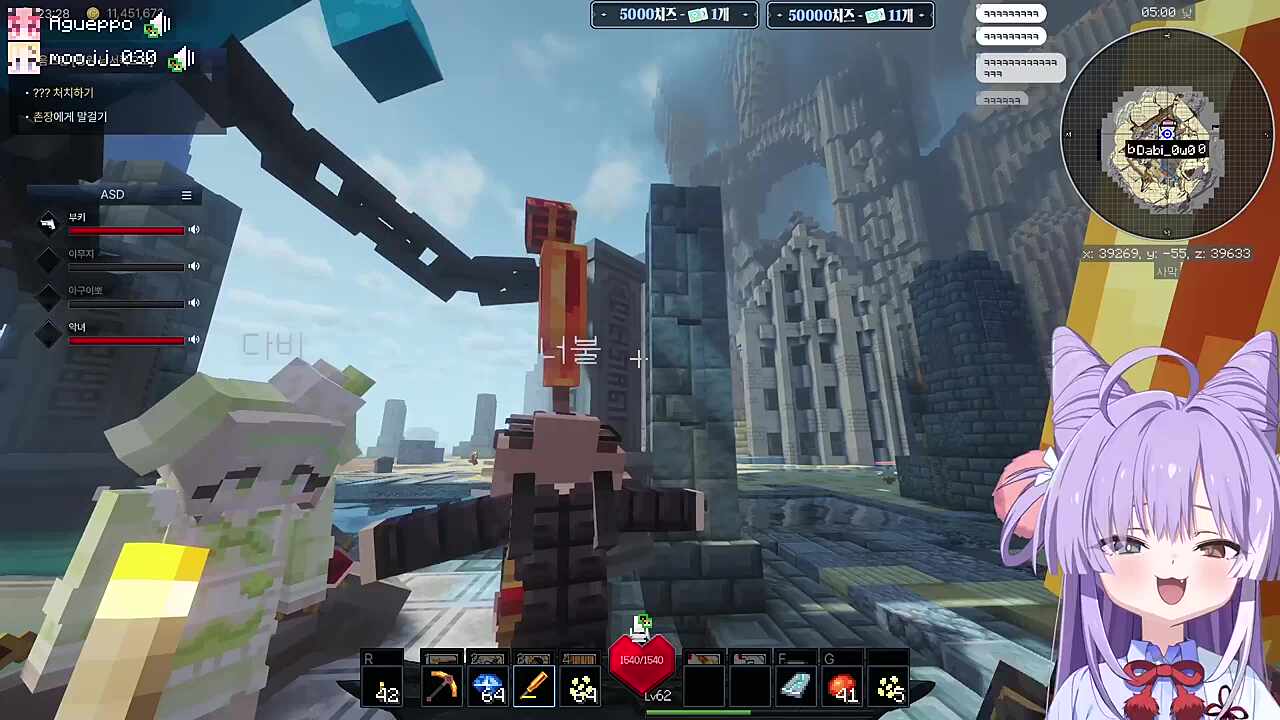Select the '??? 처치하기' quest objective
Screen dimensions: 1280x720
point(63,93)
